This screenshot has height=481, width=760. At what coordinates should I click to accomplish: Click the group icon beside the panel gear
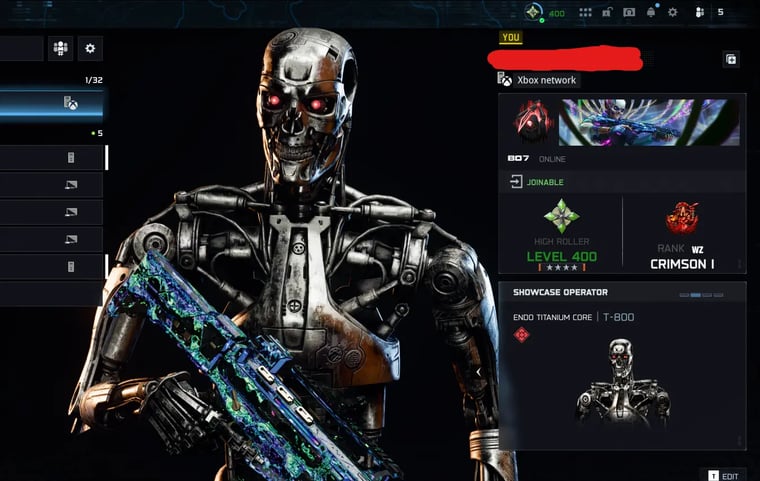[x=61, y=48]
